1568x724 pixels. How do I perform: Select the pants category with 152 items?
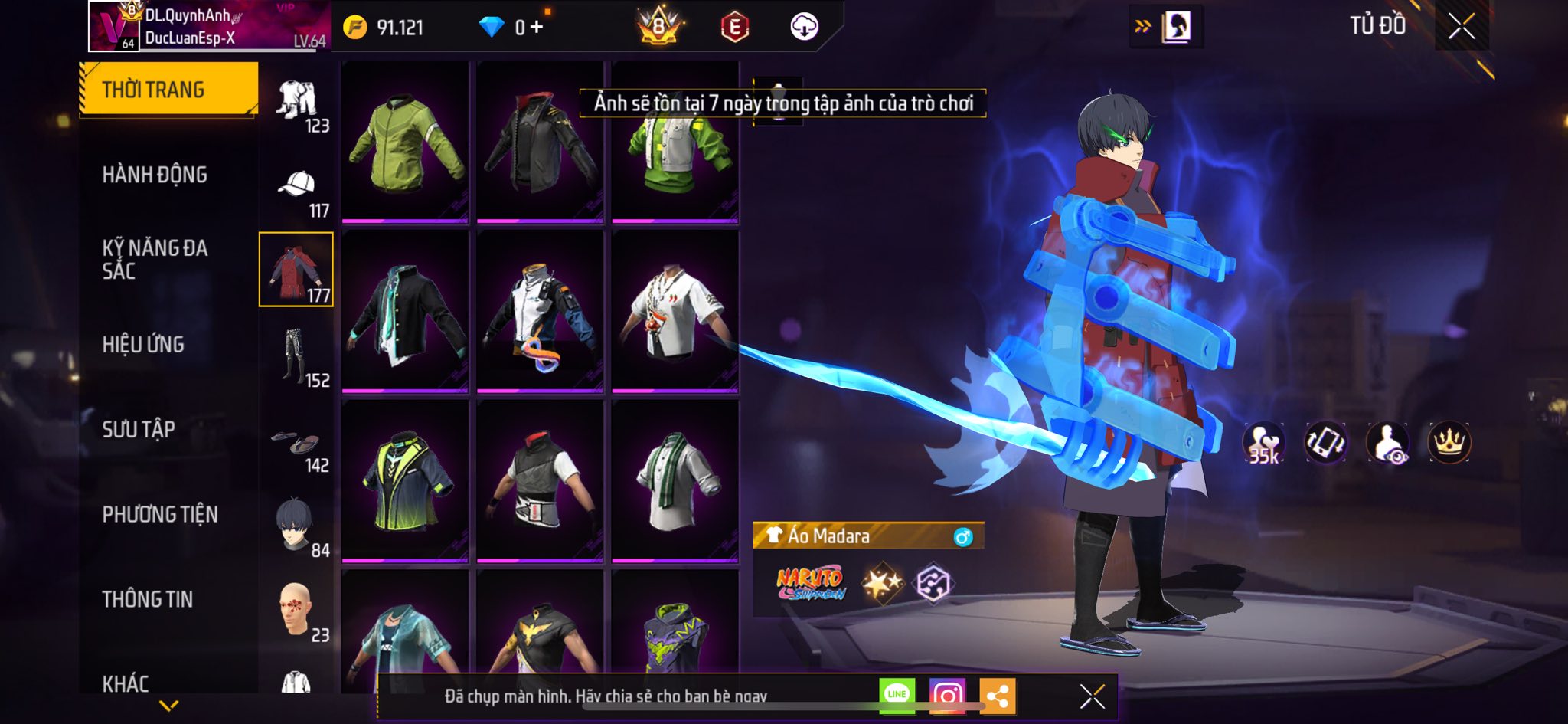(297, 358)
